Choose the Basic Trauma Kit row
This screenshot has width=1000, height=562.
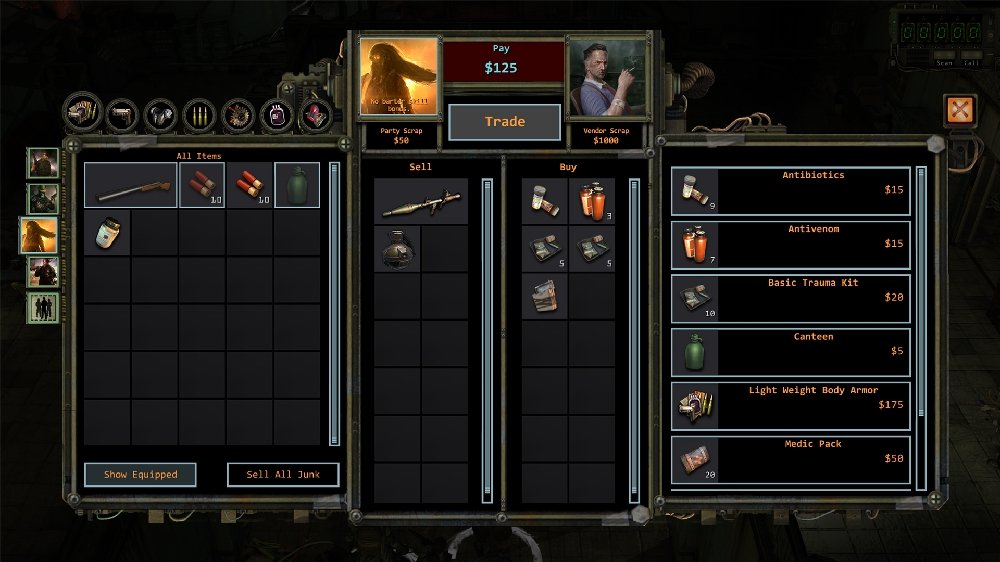tap(790, 298)
